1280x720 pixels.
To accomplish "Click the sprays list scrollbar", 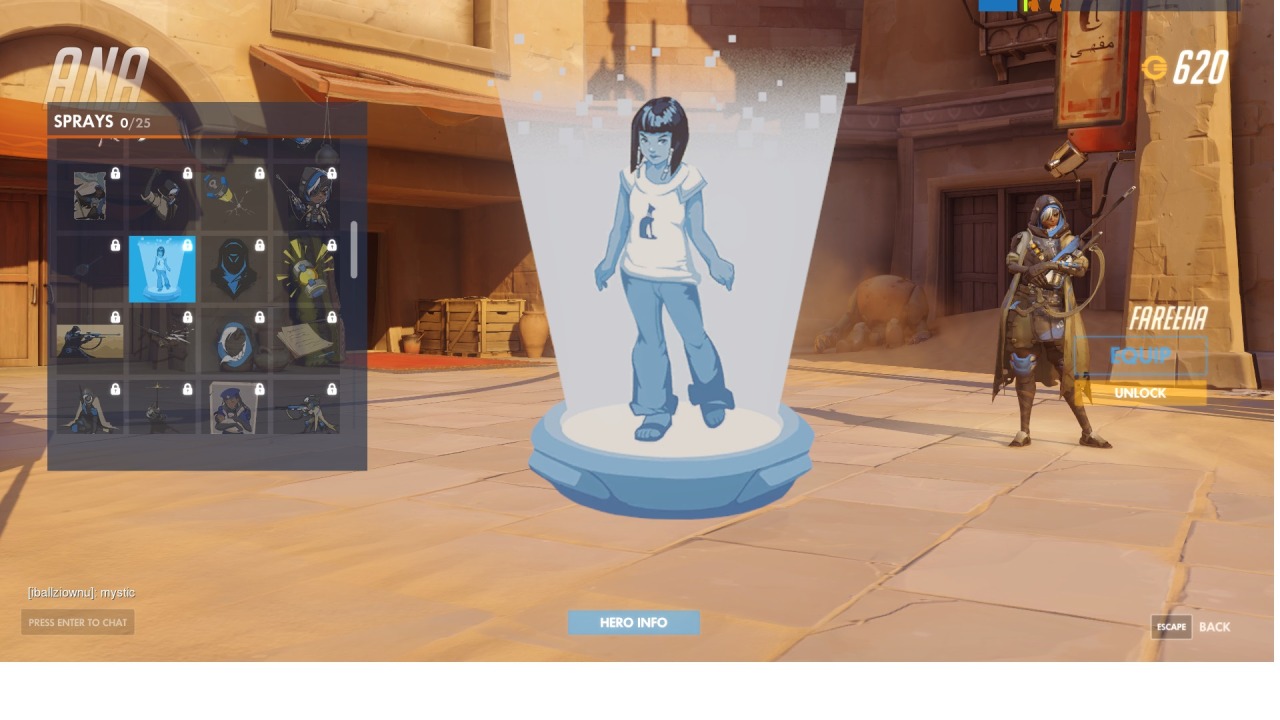I will coord(354,250).
